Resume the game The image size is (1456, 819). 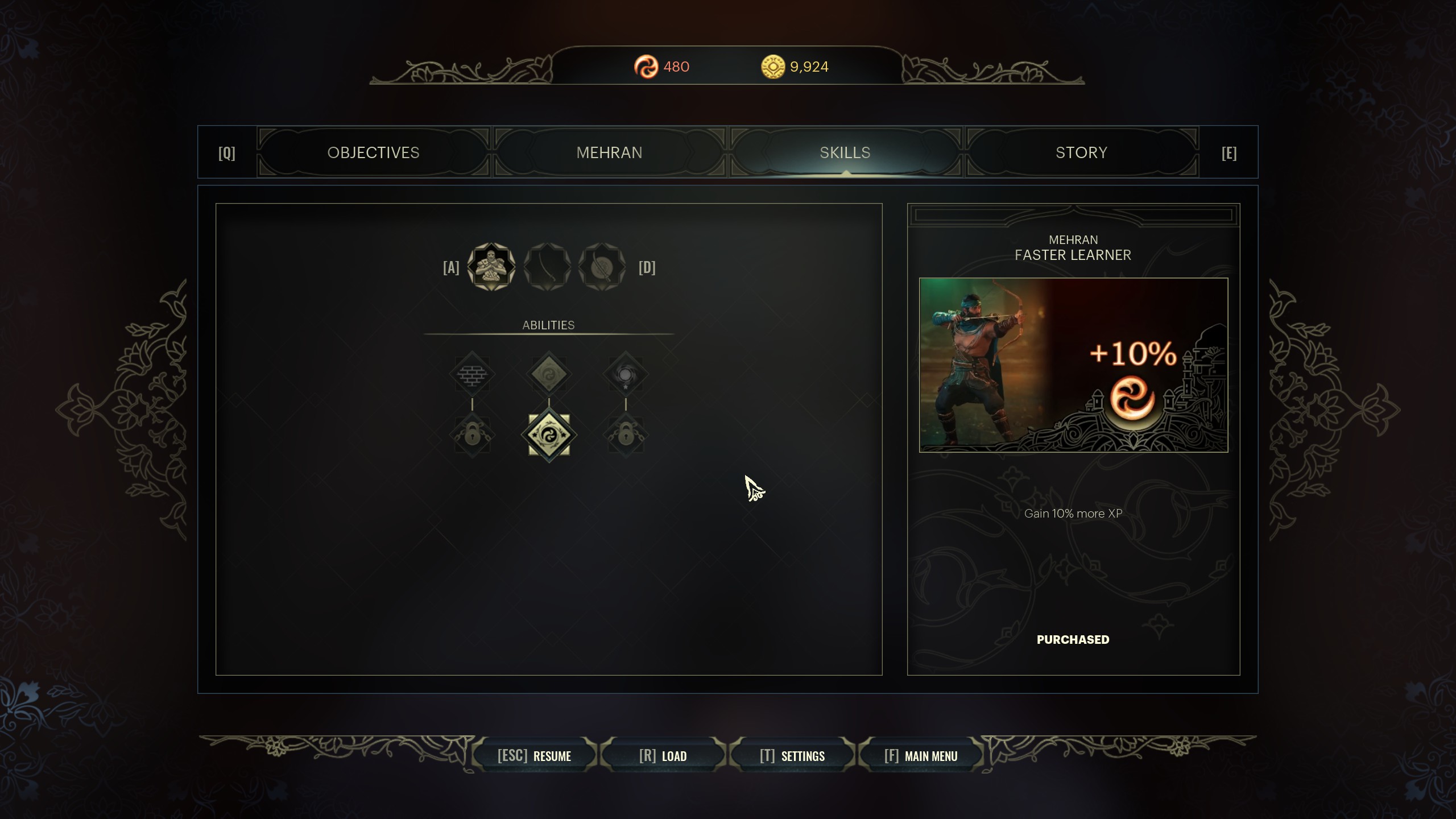pyautogui.click(x=534, y=756)
